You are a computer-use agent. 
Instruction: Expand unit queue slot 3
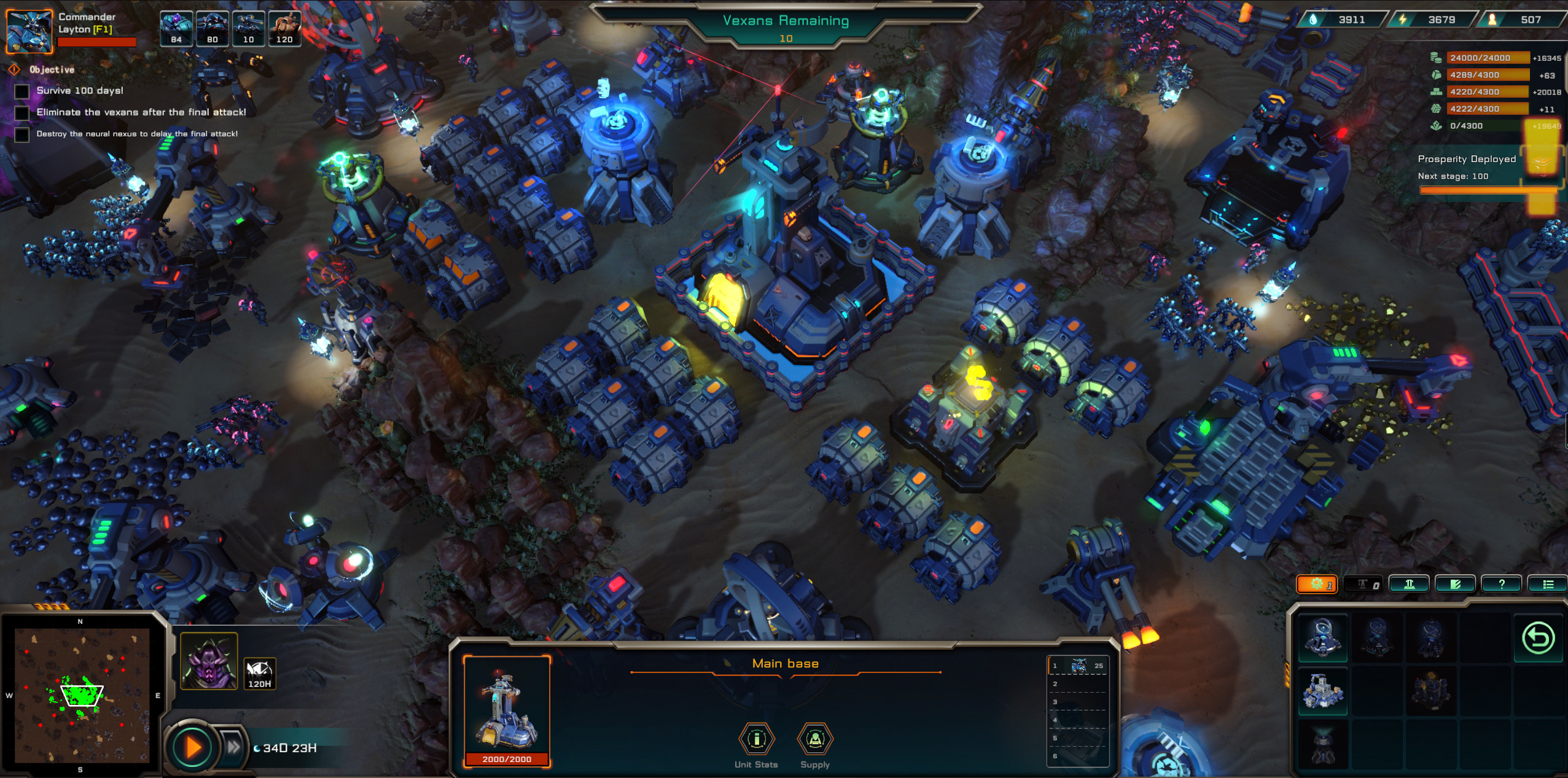(x=1078, y=701)
